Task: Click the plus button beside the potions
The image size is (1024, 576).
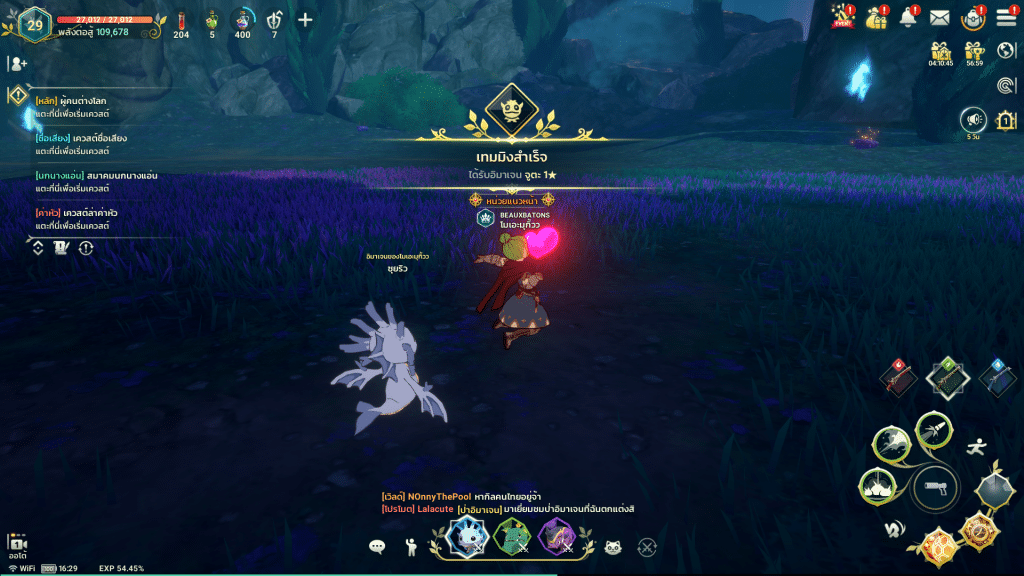Action: point(305,20)
